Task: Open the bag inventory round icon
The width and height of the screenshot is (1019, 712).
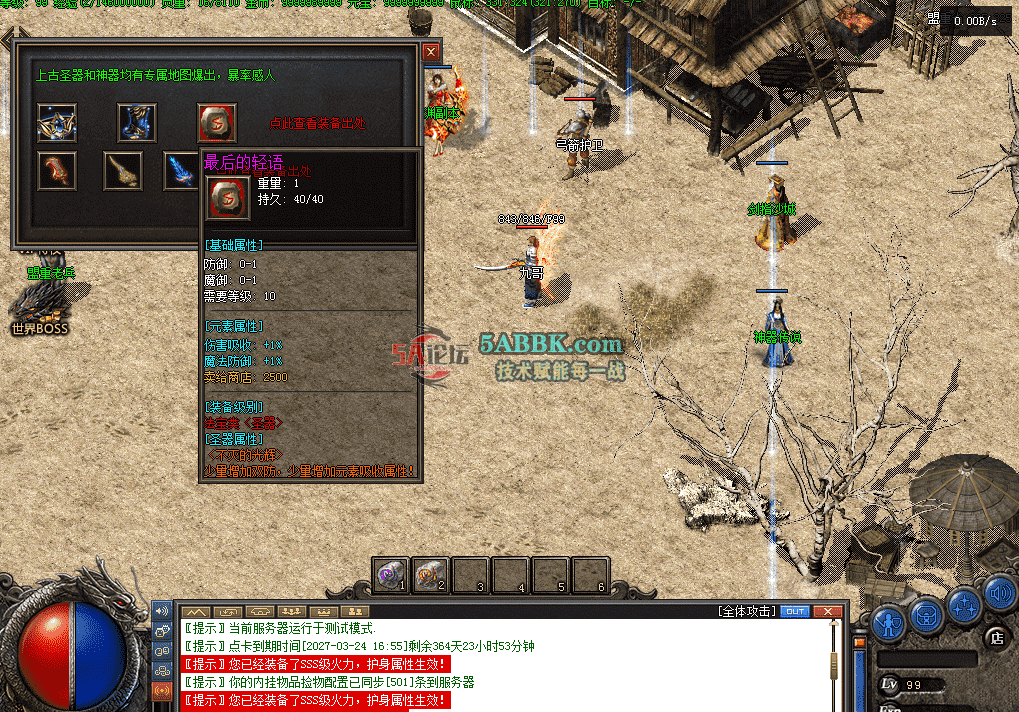Action: [x=927, y=612]
